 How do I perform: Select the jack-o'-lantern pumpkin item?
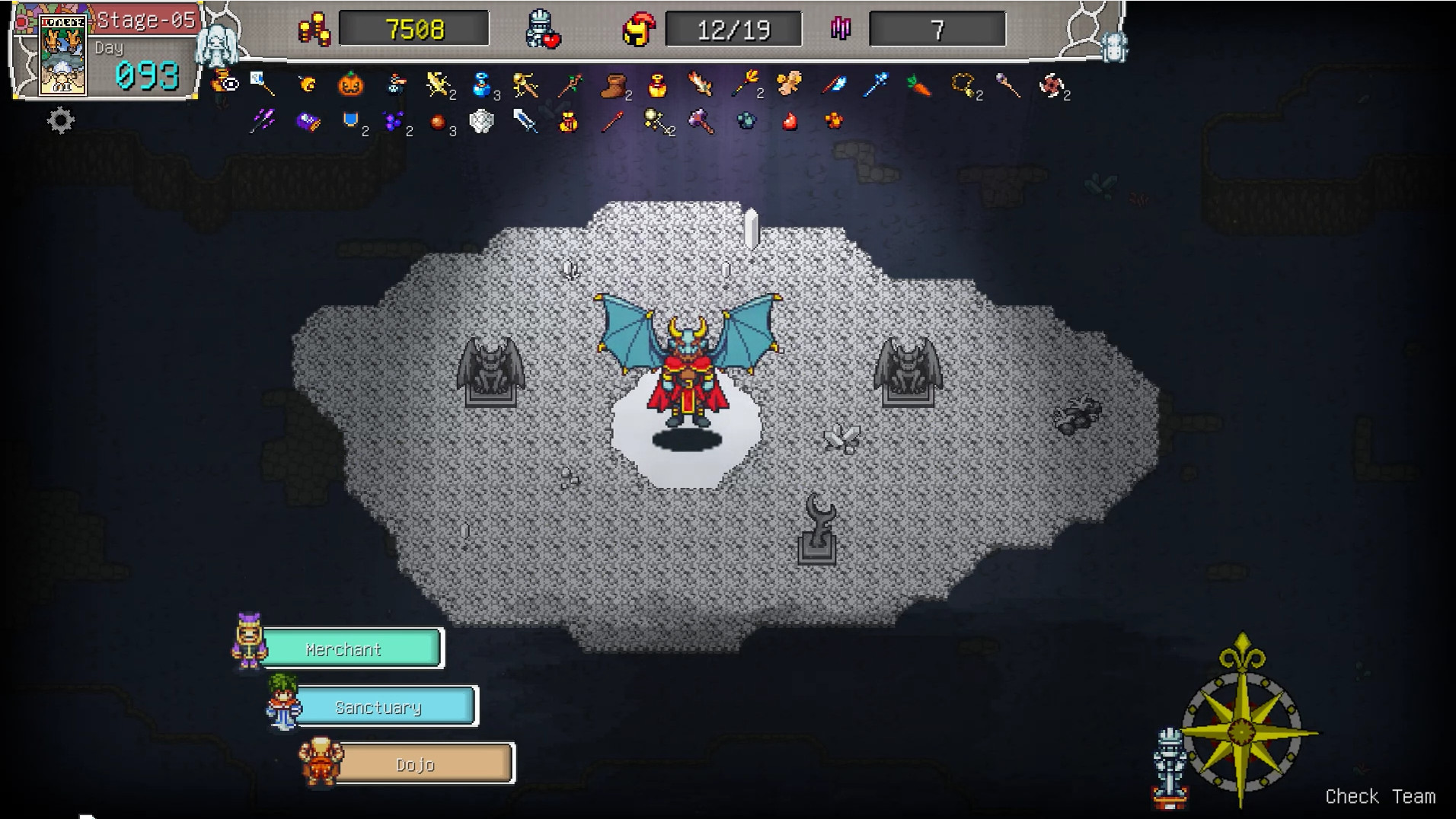tap(350, 84)
